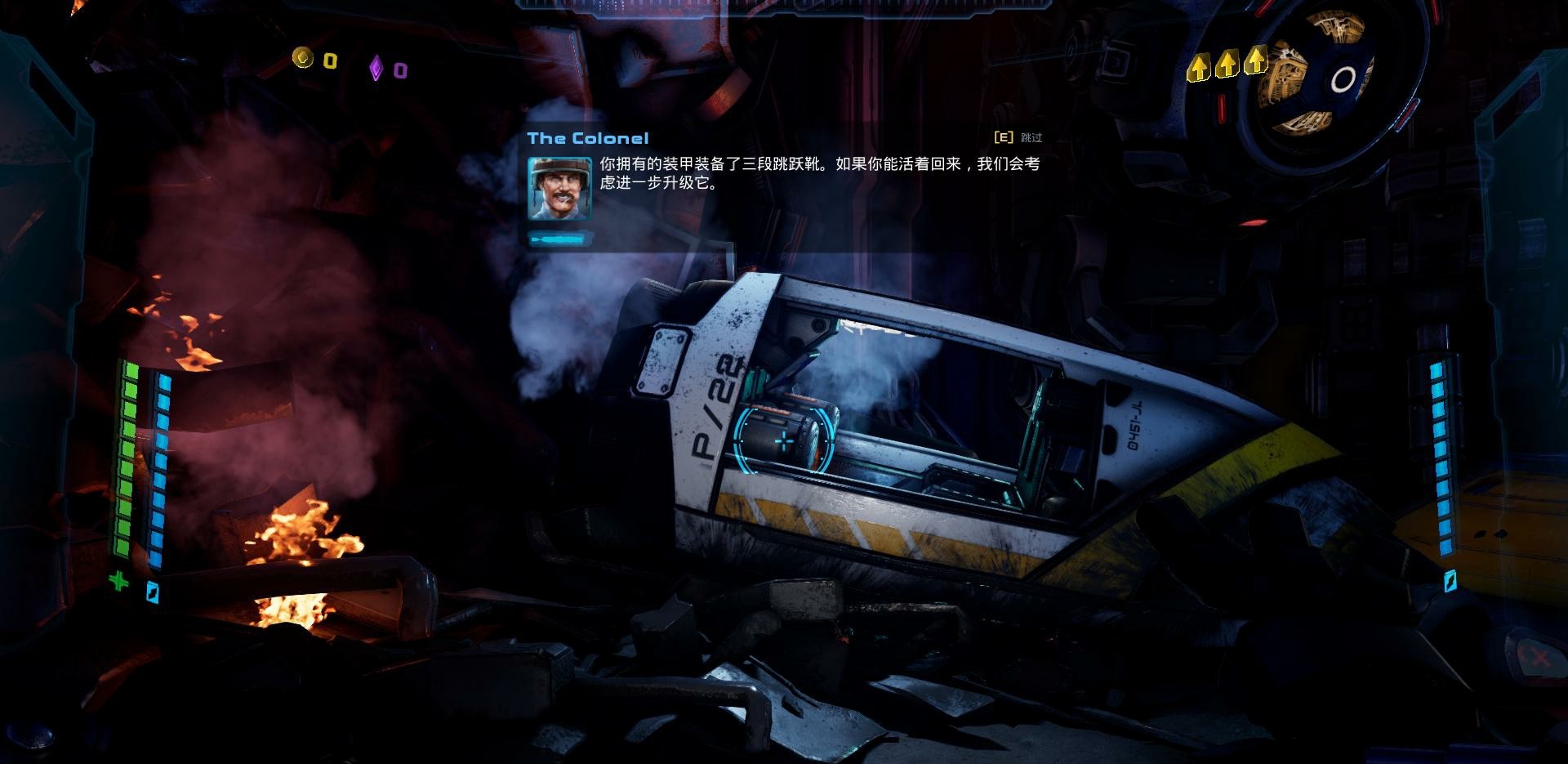Click the 跳过 text to skip dialogue
Screen dimensions: 1568x764
[1031, 137]
